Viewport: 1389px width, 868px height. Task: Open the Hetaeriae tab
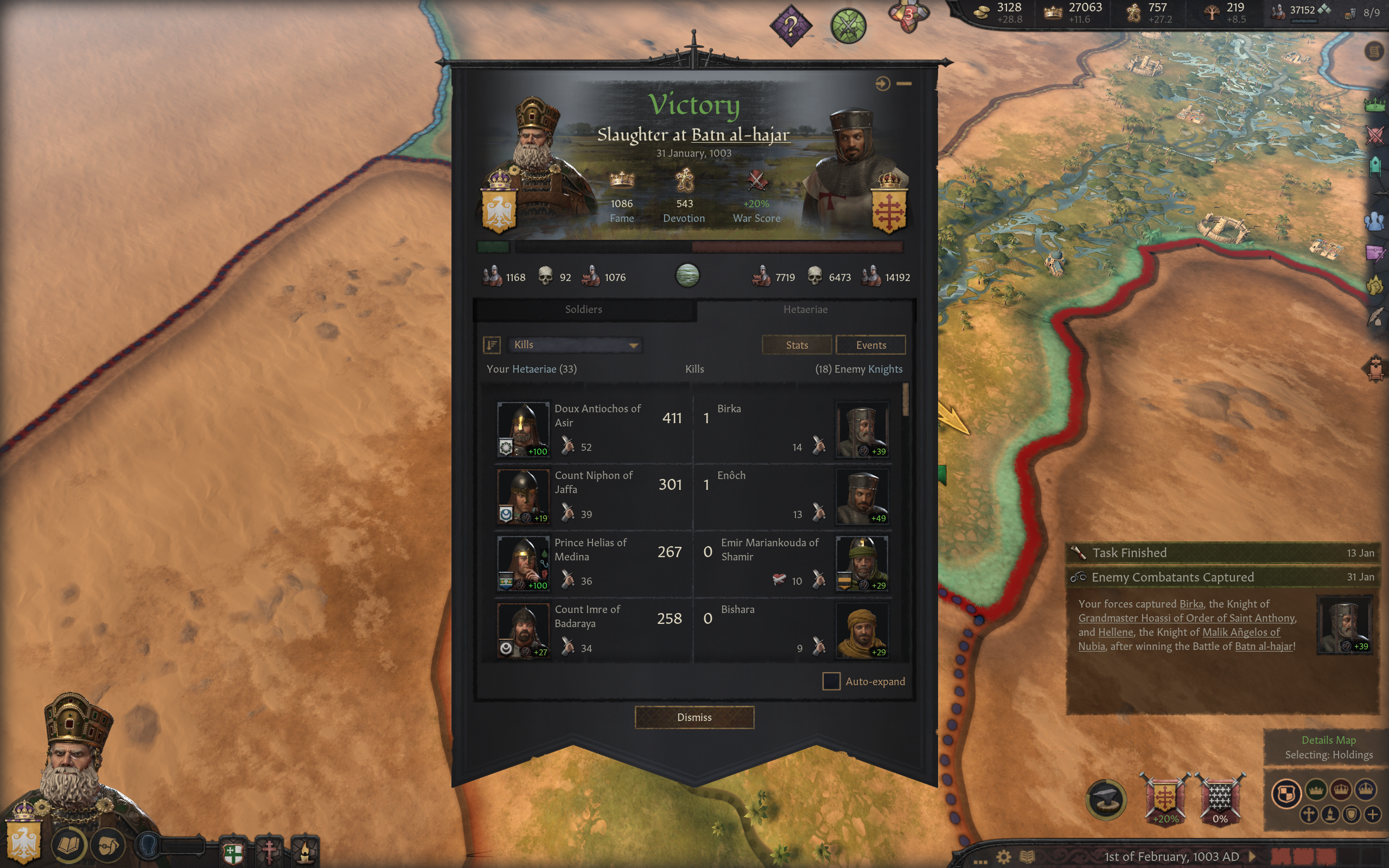pyautogui.click(x=805, y=309)
